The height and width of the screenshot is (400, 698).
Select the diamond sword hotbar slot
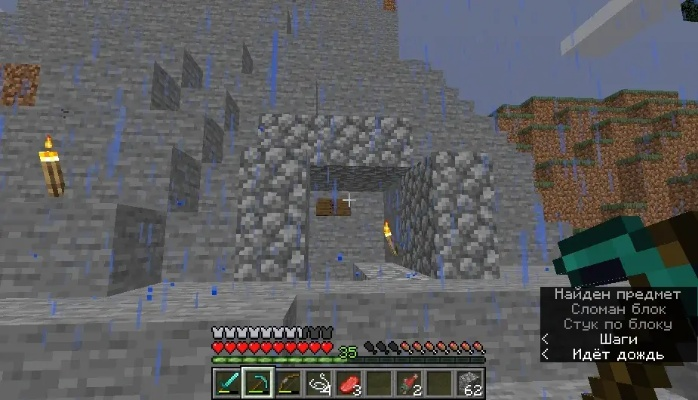click(226, 382)
